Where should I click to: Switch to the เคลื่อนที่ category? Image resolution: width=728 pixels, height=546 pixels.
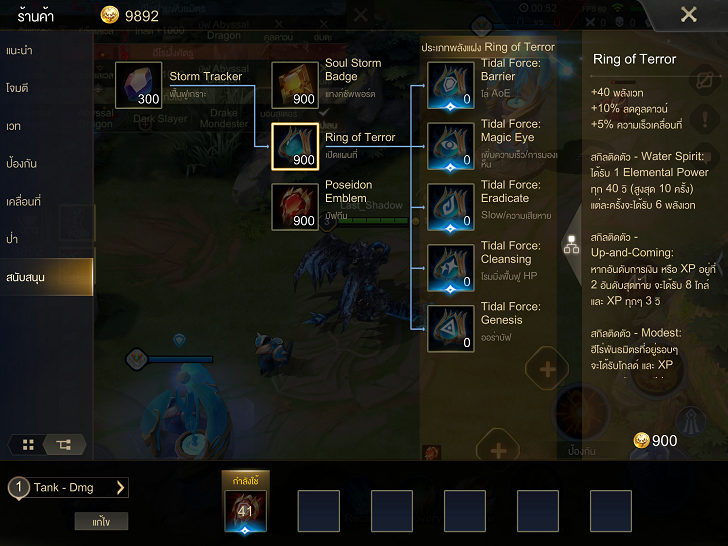click(x=46, y=201)
